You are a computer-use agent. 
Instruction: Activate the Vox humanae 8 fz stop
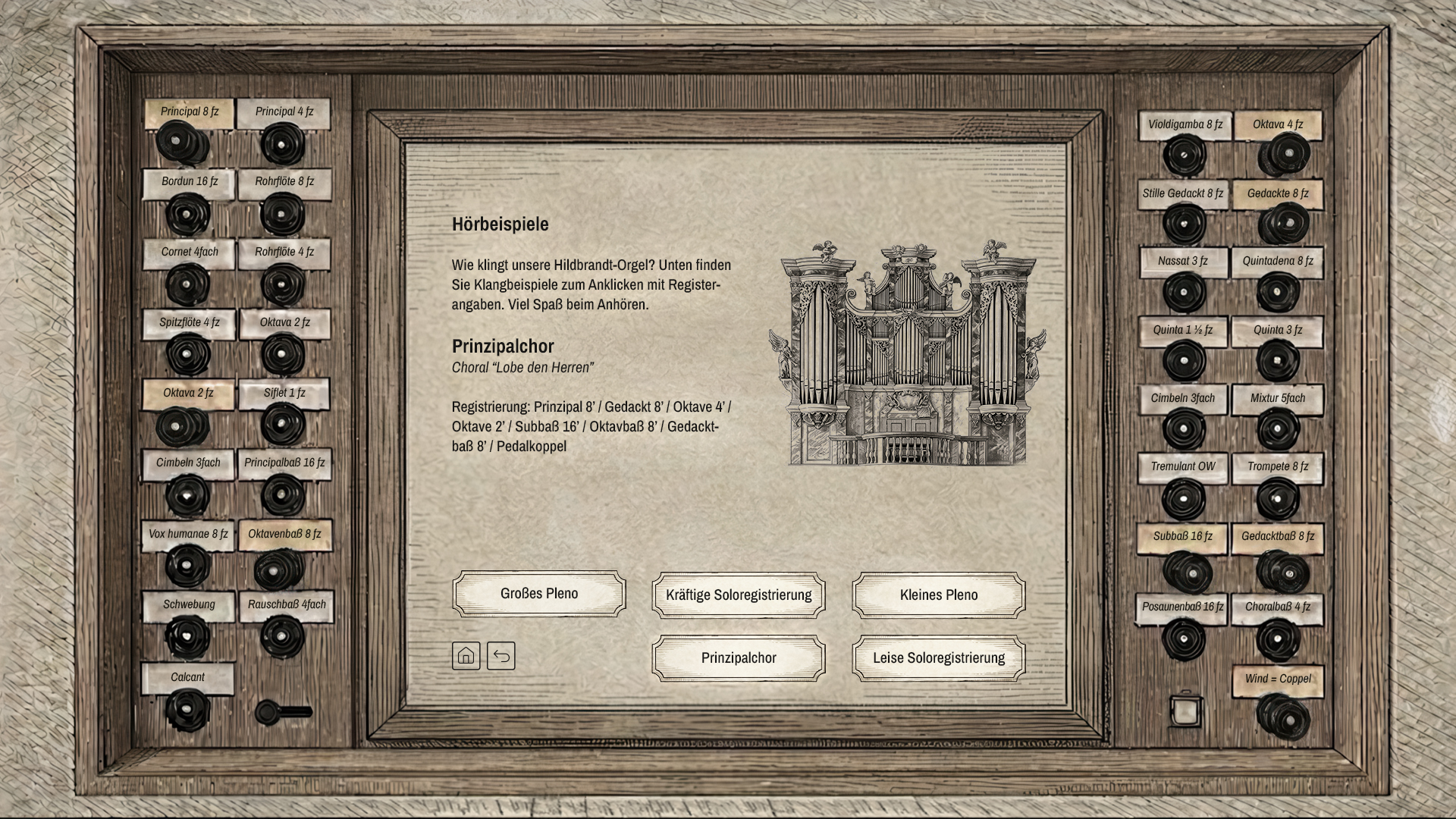187,566
